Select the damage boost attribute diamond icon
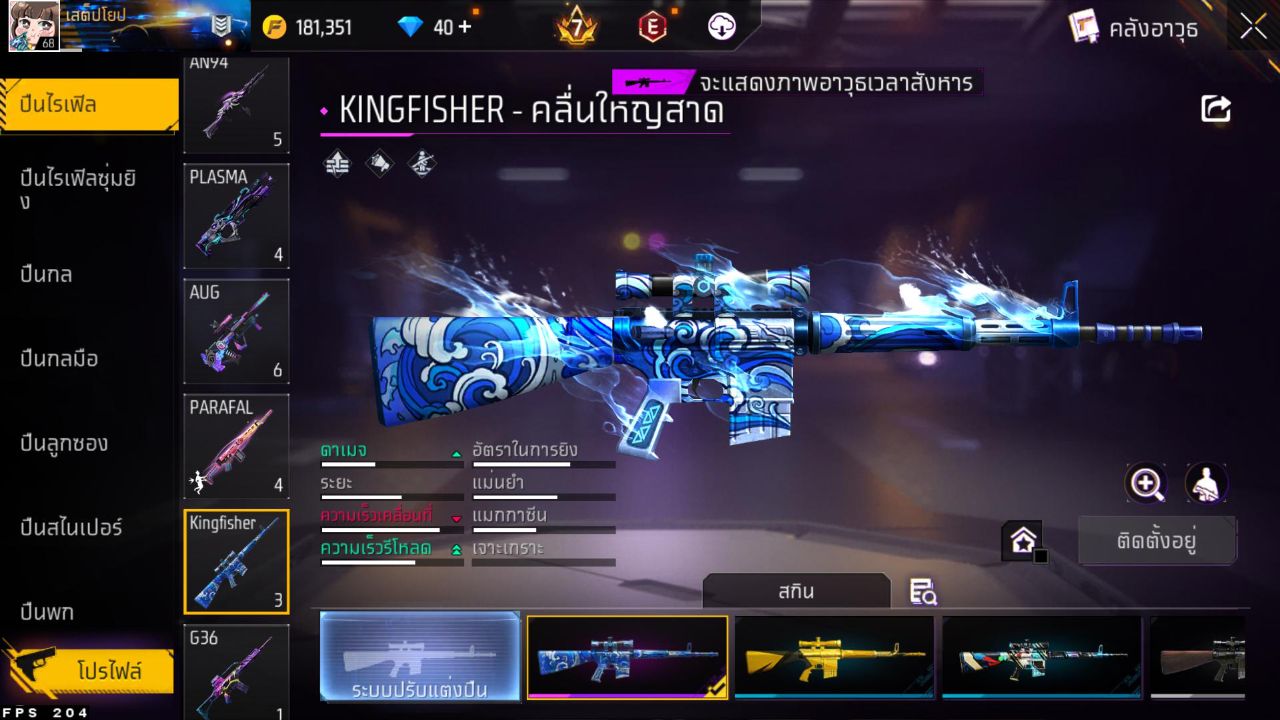This screenshot has width=1280, height=720. click(336, 162)
